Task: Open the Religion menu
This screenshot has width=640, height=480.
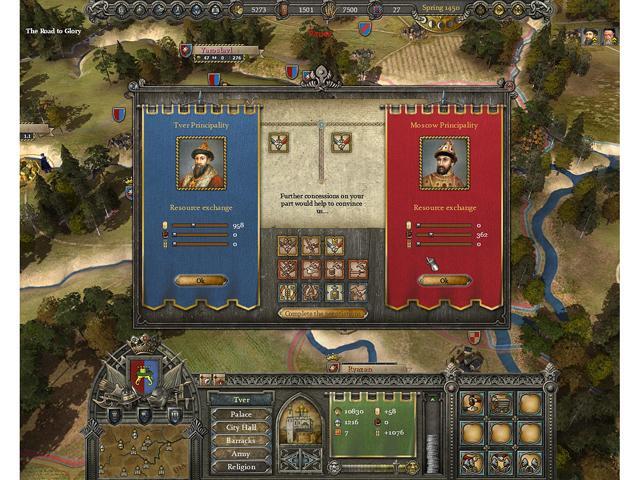Action: coord(241,466)
